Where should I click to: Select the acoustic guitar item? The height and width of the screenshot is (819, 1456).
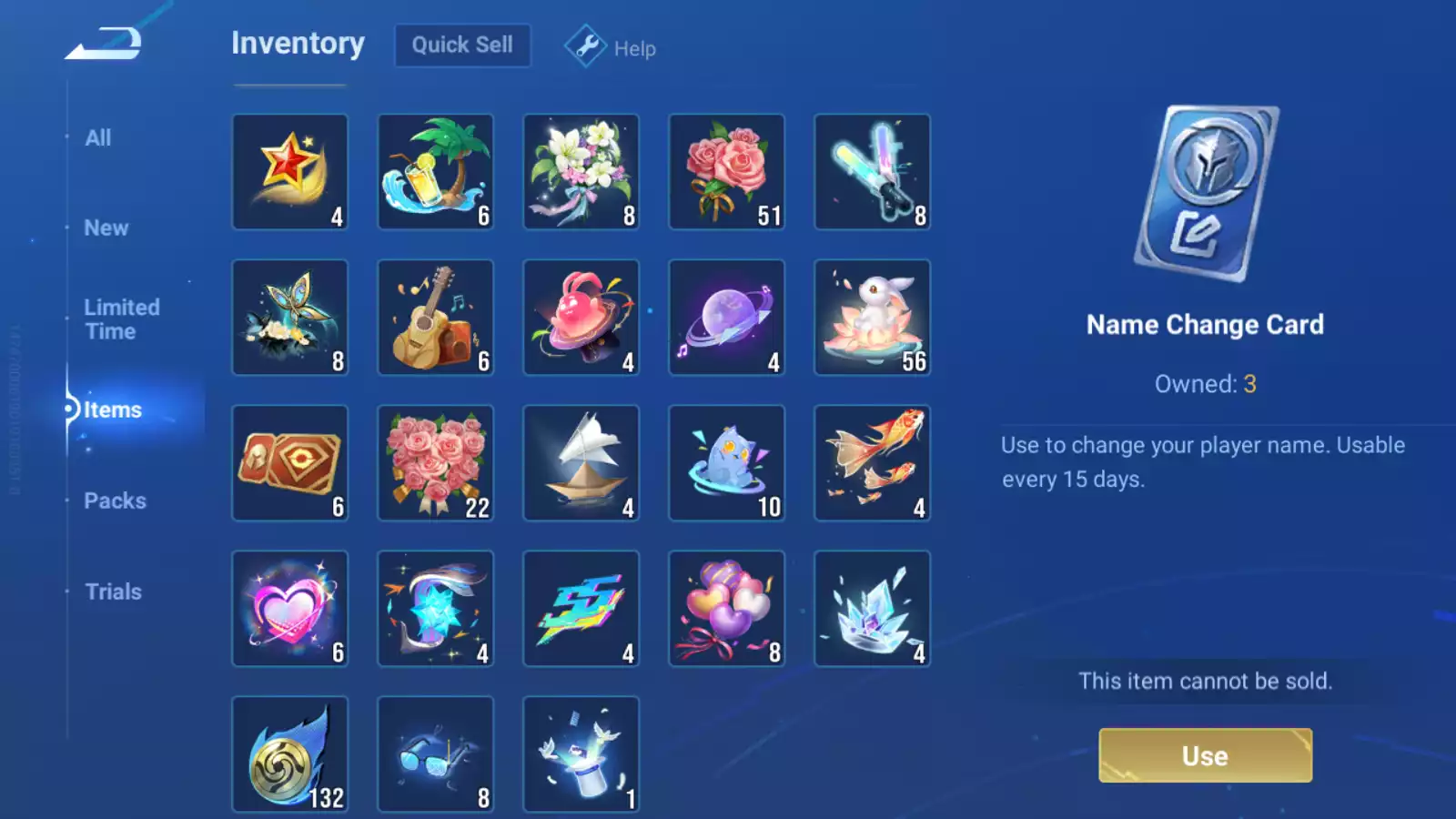(436, 318)
